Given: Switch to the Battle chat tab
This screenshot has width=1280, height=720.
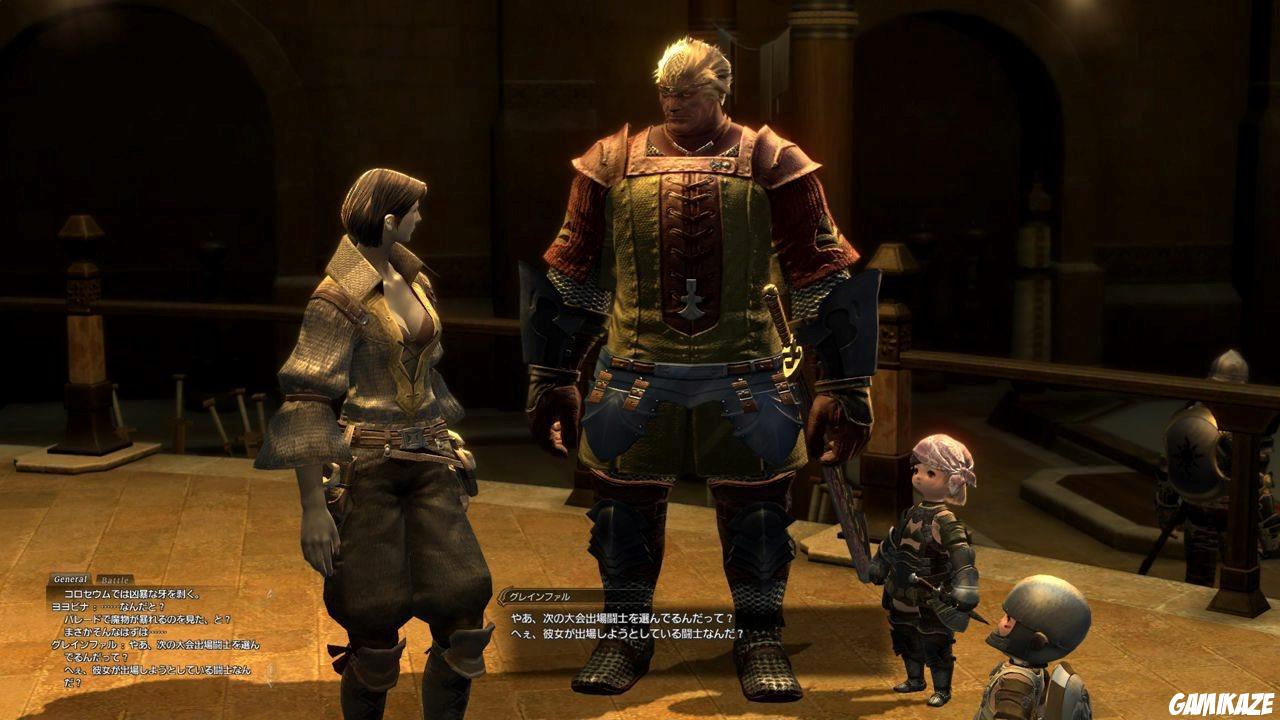Looking at the screenshot, I should point(113,579).
